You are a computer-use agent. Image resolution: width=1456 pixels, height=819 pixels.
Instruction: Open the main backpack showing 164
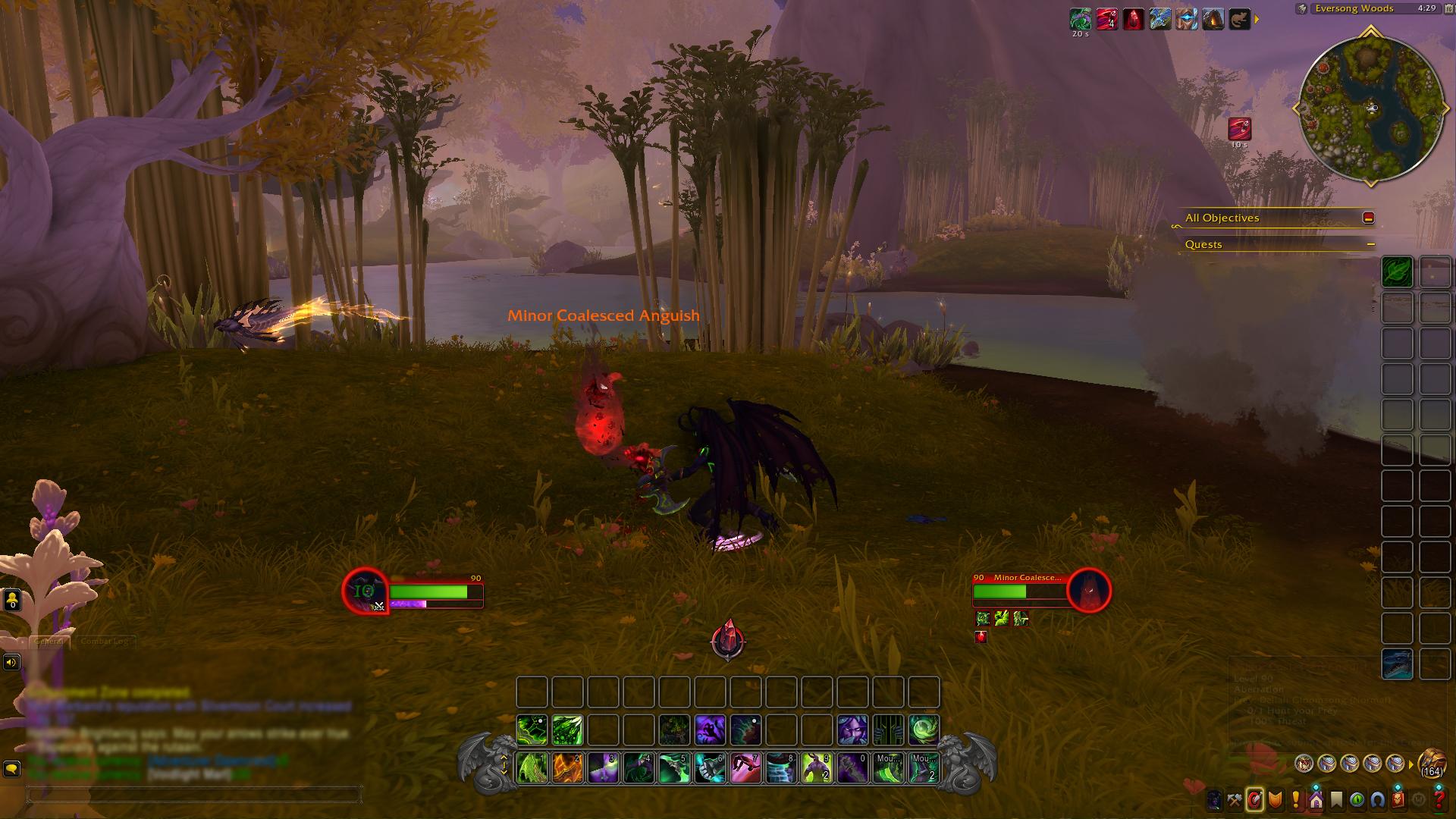click(x=1432, y=762)
